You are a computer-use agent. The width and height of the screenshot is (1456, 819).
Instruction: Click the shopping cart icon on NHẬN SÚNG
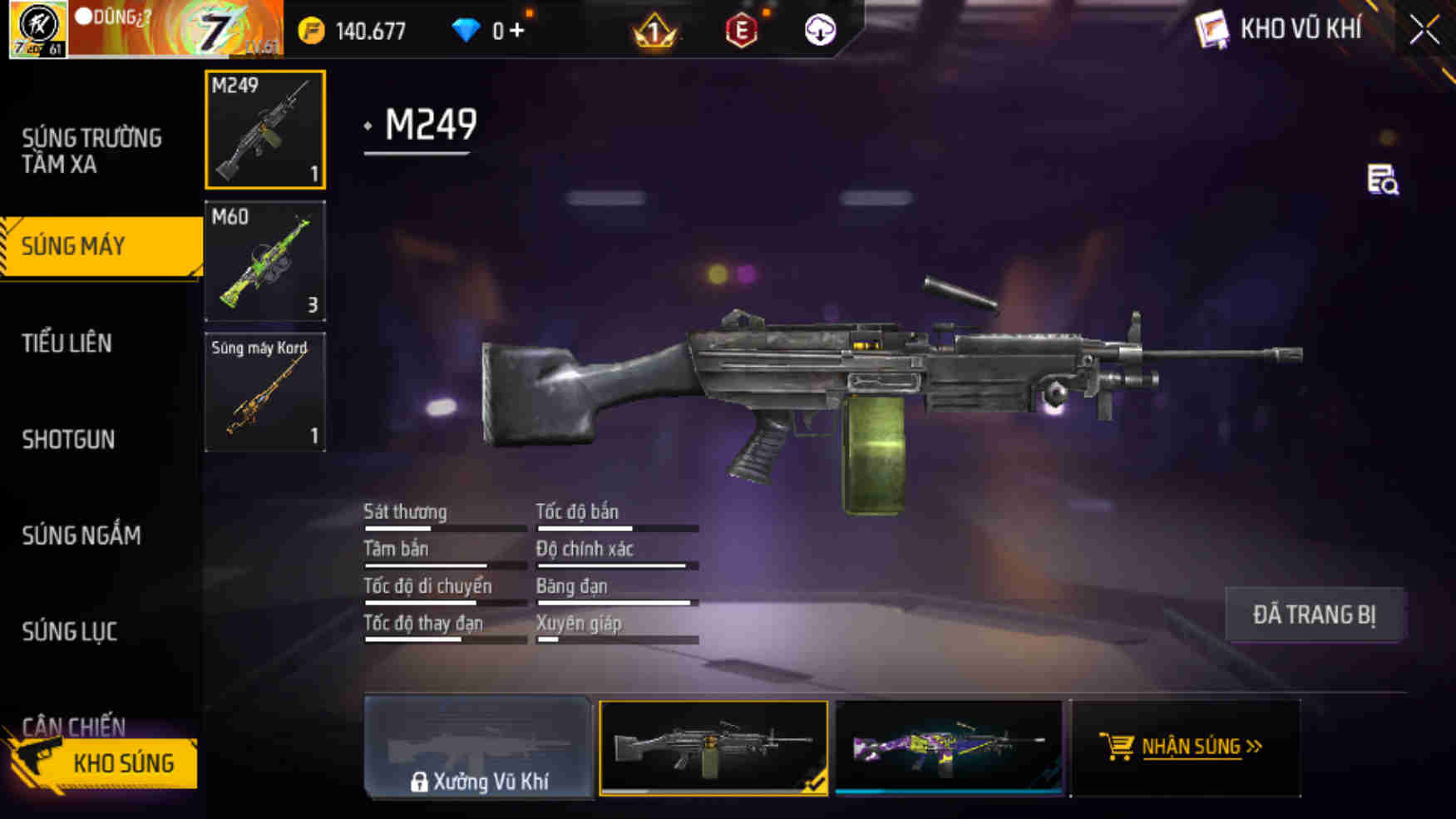(x=1118, y=745)
